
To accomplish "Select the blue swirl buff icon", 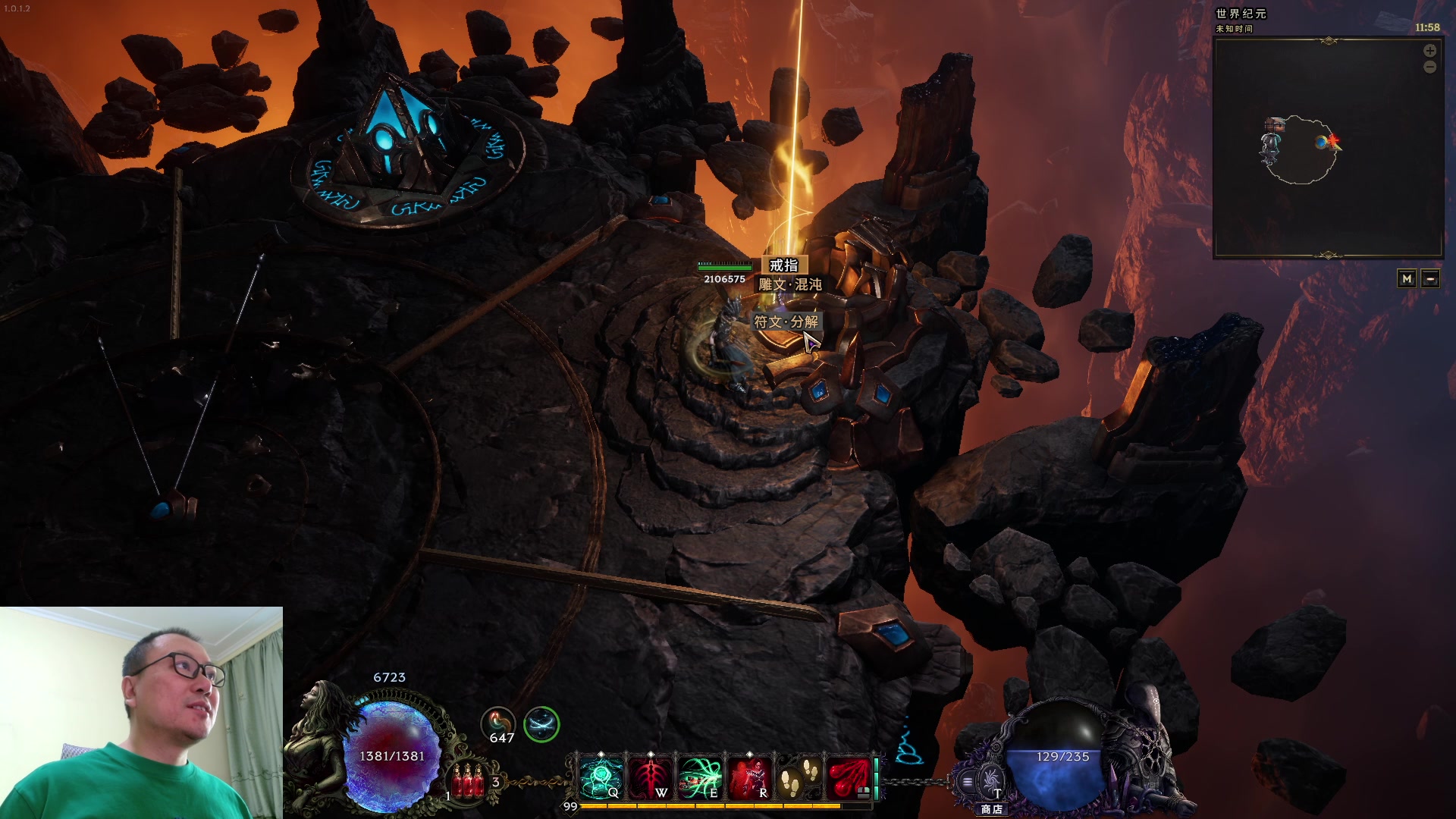I will click(541, 723).
